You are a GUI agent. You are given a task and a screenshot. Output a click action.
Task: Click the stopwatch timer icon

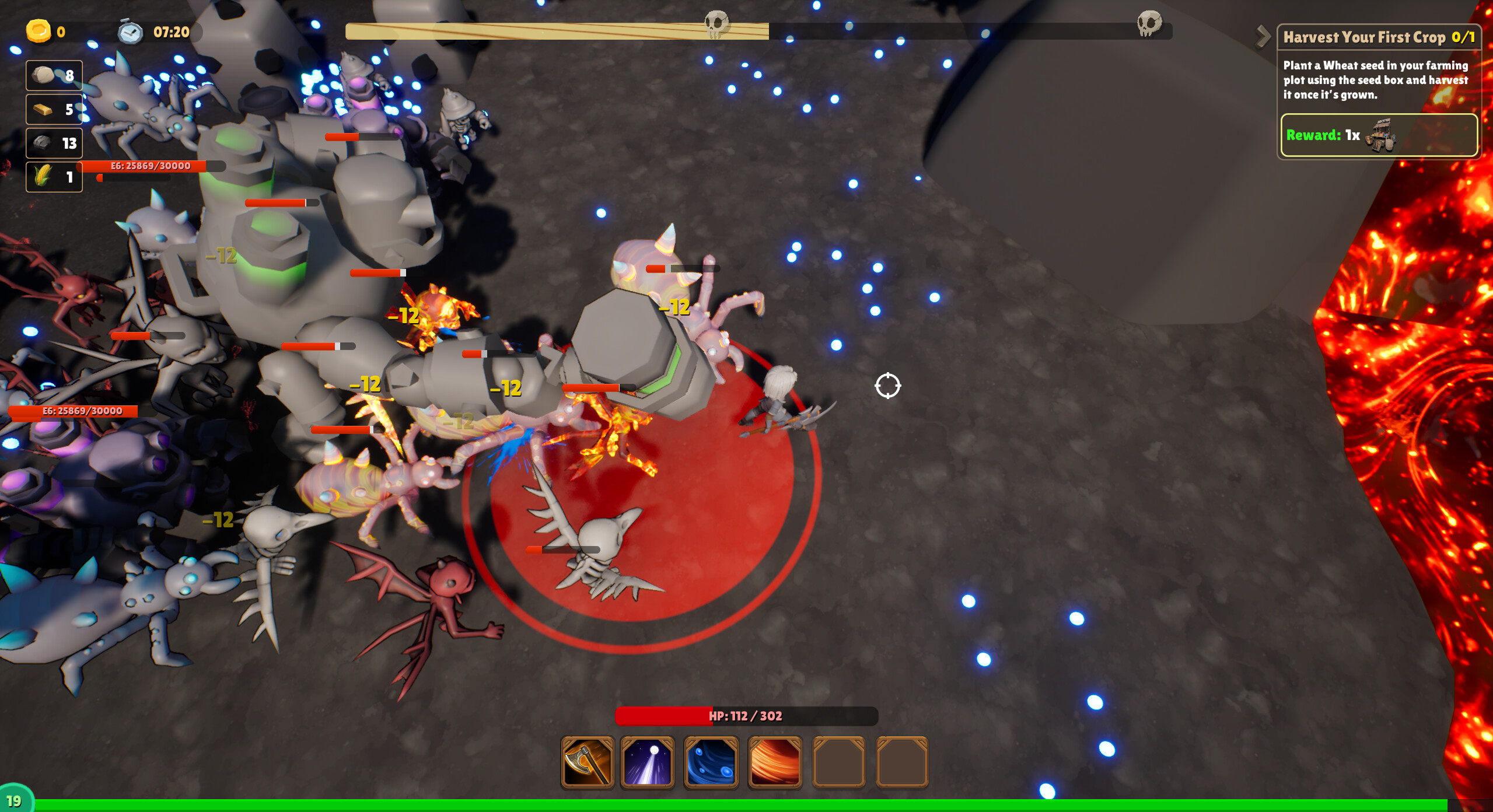coord(131,32)
